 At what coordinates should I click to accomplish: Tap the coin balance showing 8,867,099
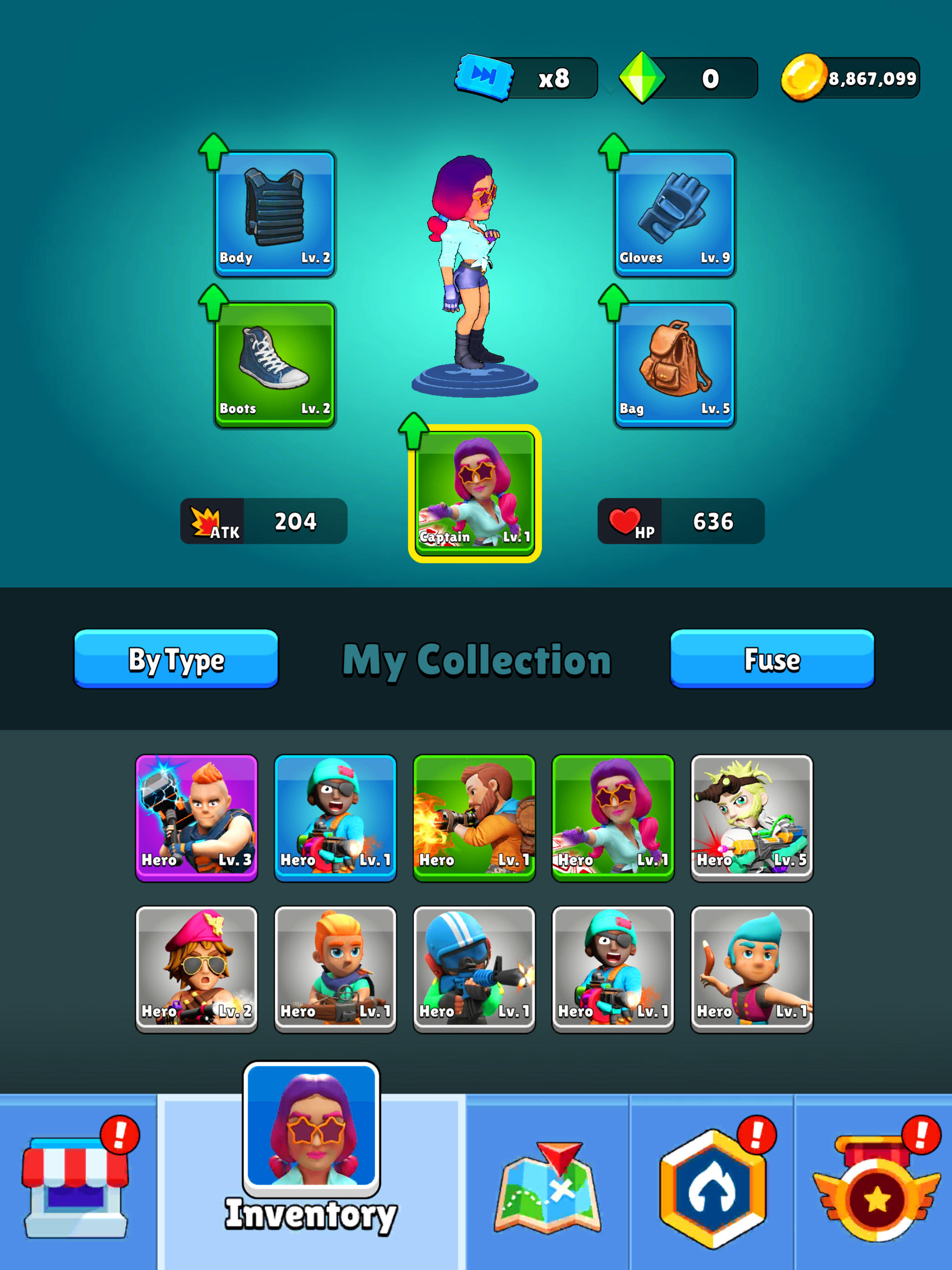850,78
